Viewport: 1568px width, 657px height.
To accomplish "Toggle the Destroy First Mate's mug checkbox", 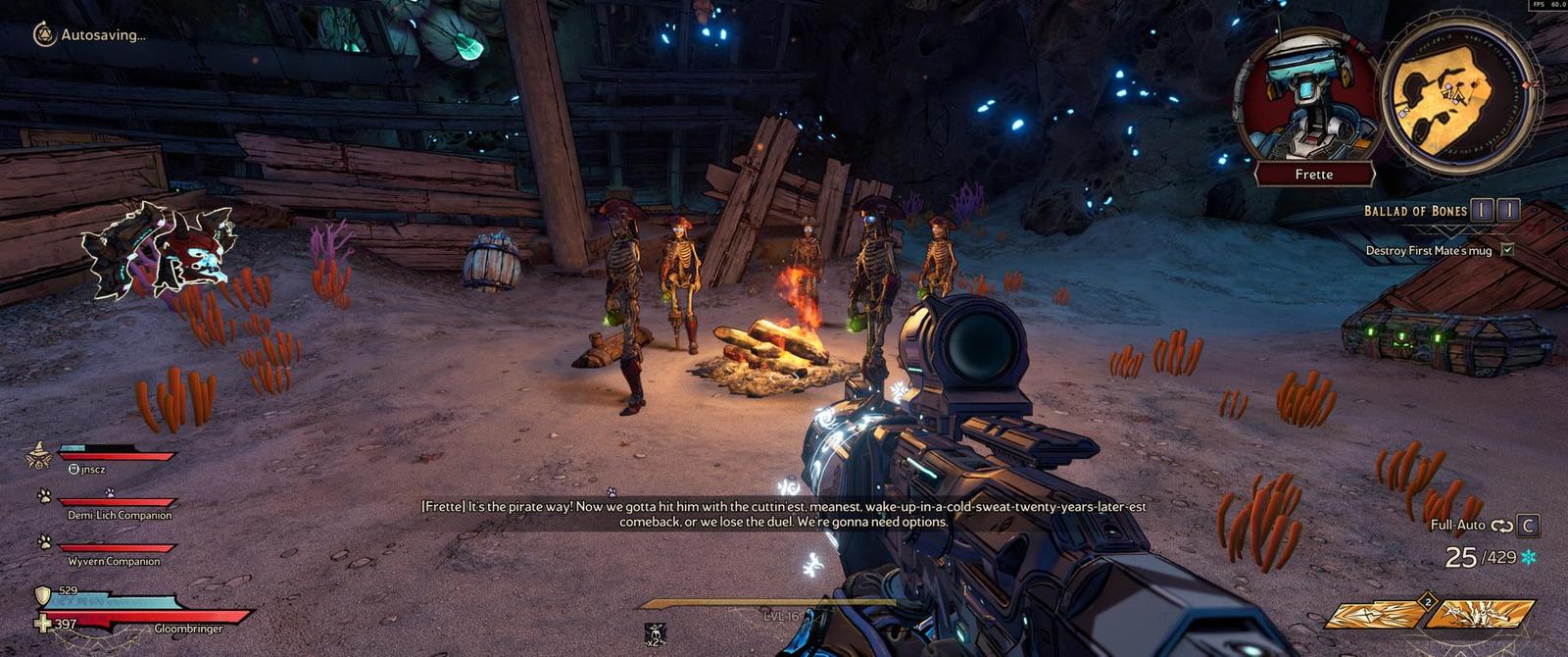I will coord(1507,250).
